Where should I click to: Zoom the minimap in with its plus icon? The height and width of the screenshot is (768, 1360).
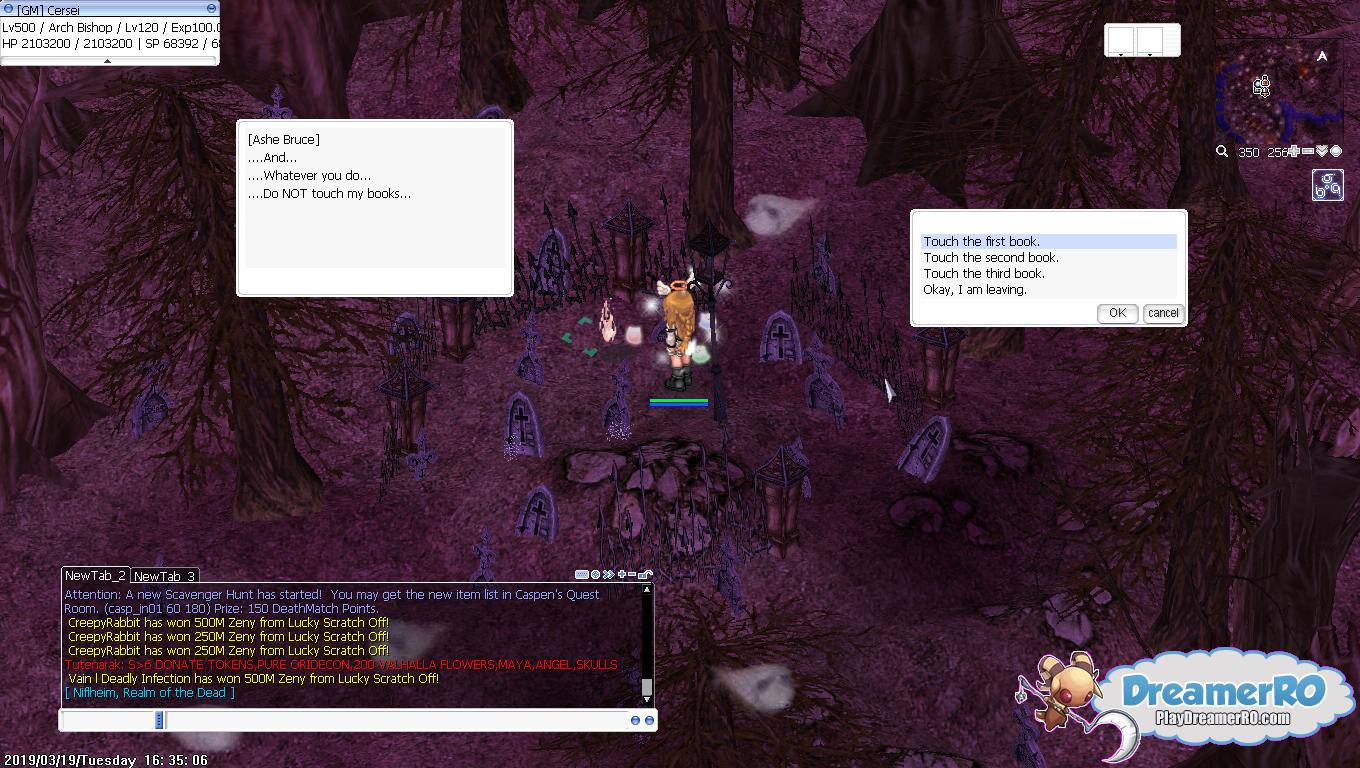[x=1294, y=150]
